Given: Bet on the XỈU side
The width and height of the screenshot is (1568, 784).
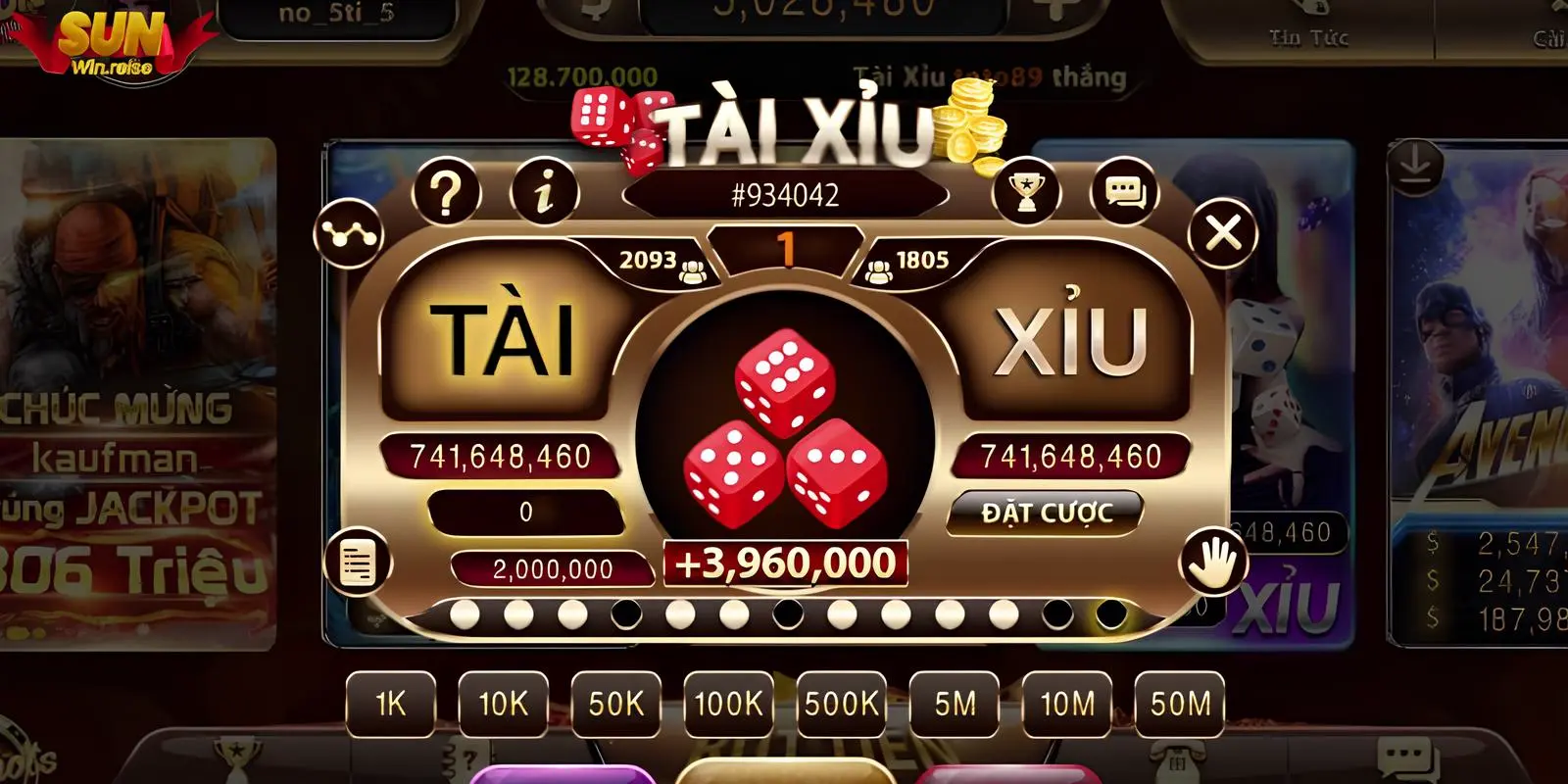Looking at the screenshot, I should point(1070,338).
